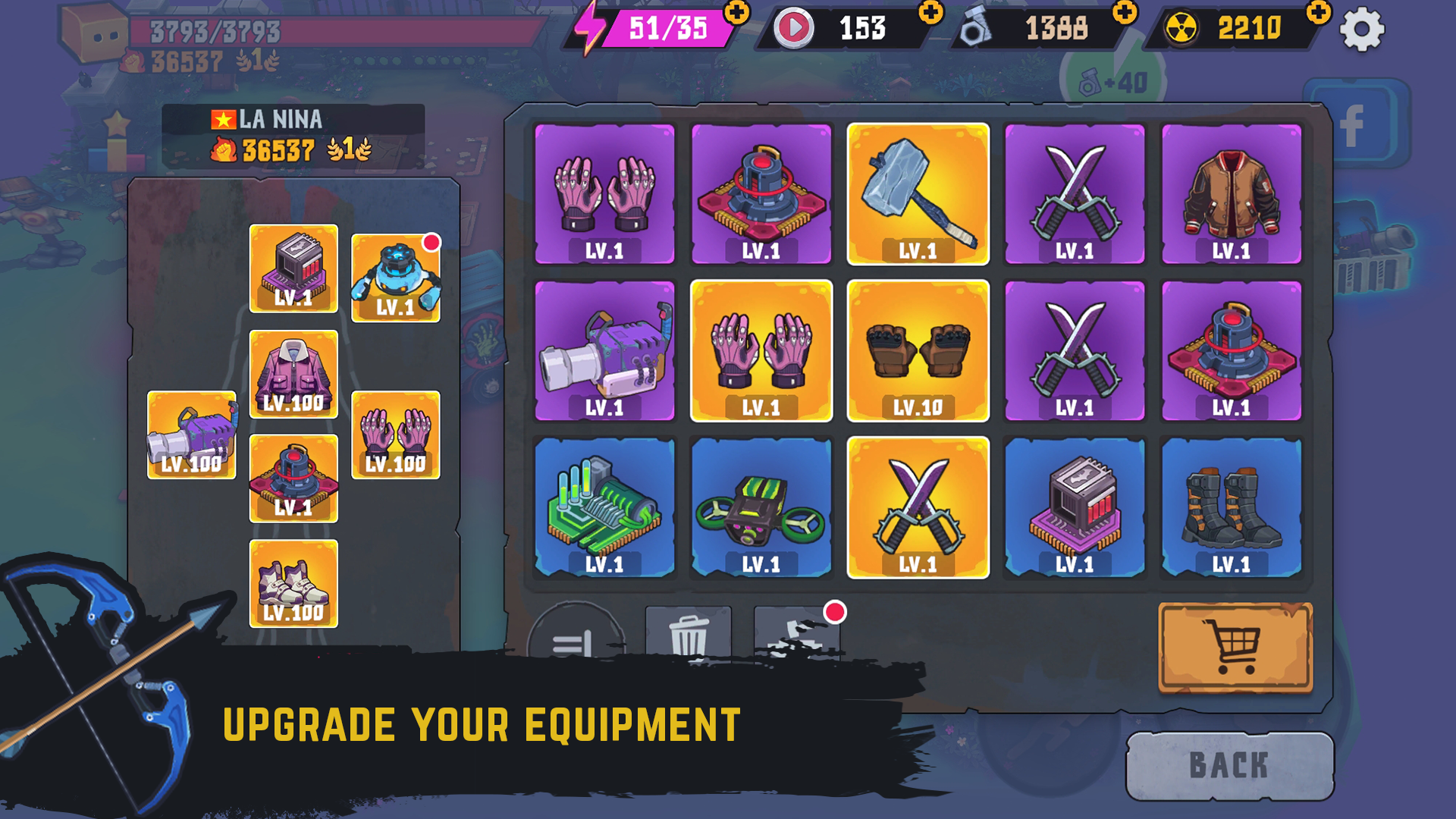The width and height of the screenshot is (1456, 819).
Task: Select the orange crossed swords item
Action: (918, 507)
